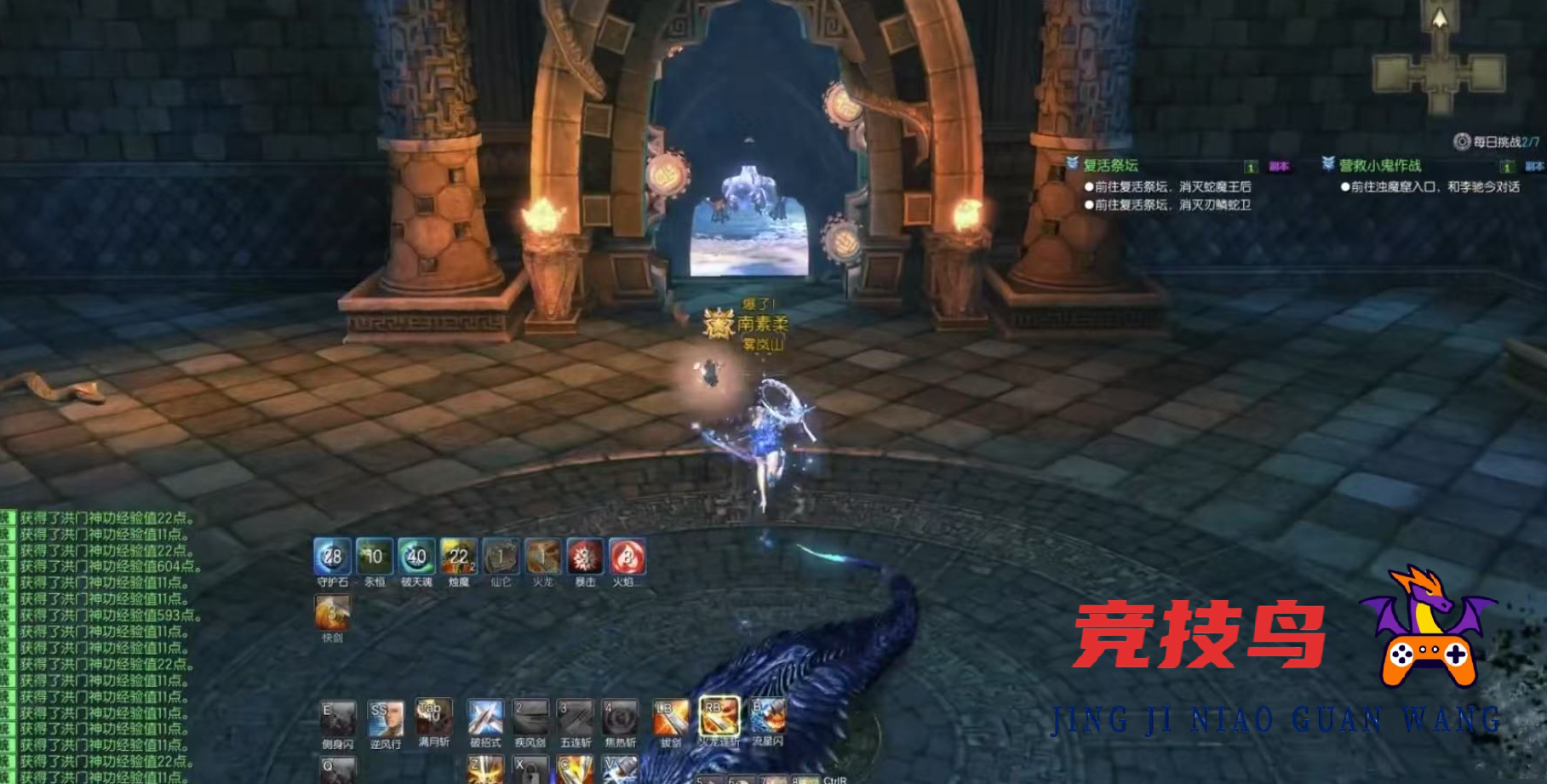
Task: View the 破天魂 buff icon
Action: coord(416,557)
